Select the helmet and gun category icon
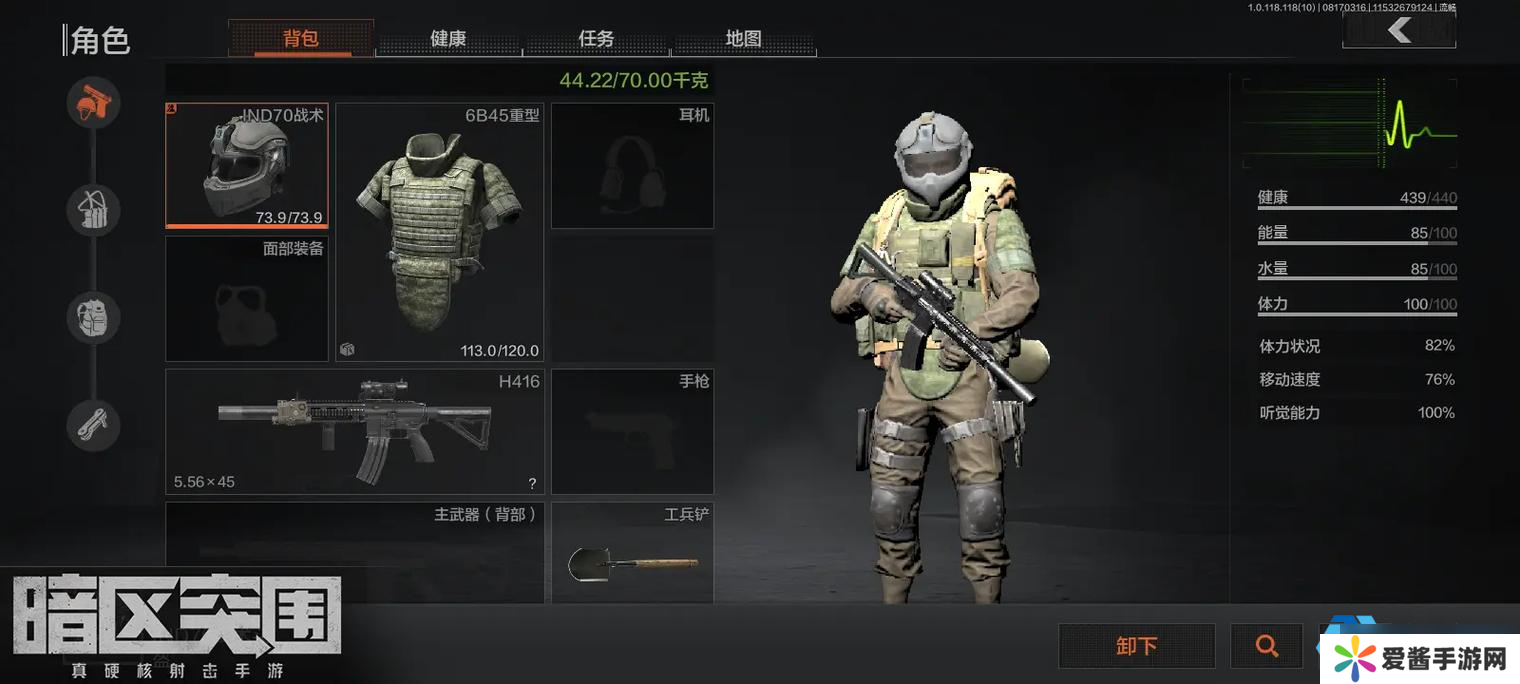The image size is (1520, 684). pos(94,102)
